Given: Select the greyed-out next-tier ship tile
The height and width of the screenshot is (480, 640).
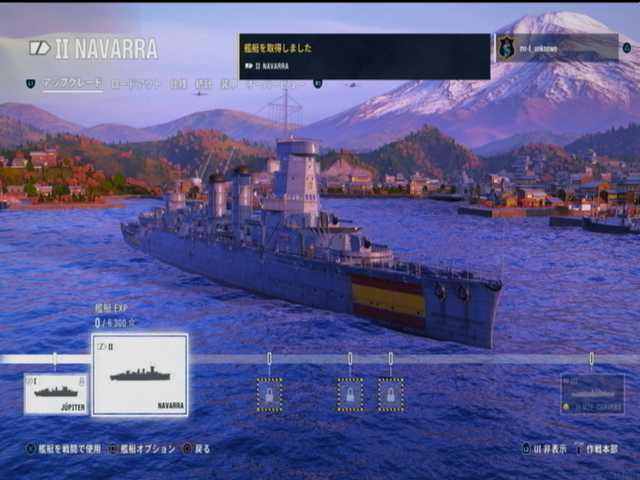Looking at the screenshot, I should (592, 394).
